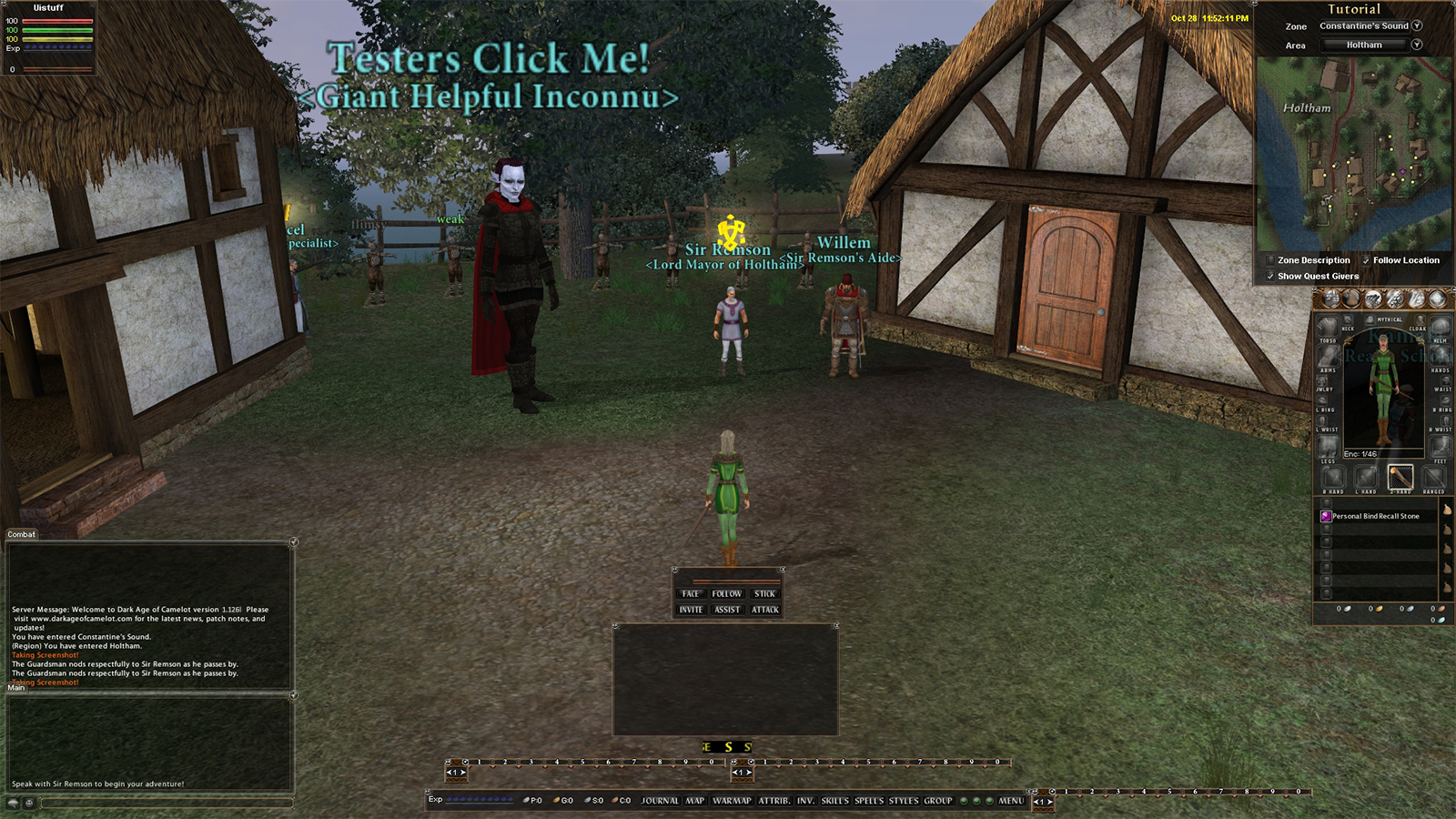1456x819 pixels.
Task: Open the Group window
Action: [x=938, y=801]
